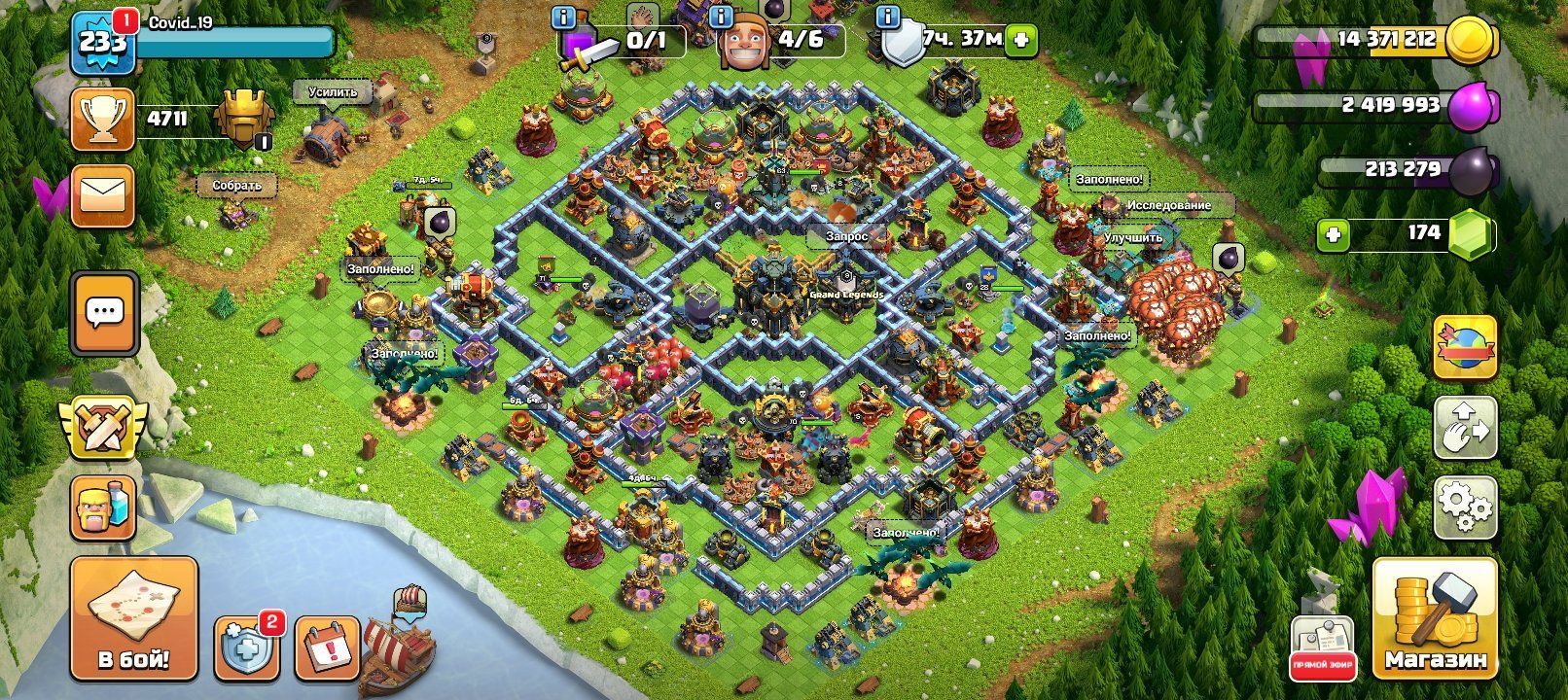This screenshot has height=700, width=1568.
Task: Tap the Собрать collect label
Action: [x=237, y=185]
